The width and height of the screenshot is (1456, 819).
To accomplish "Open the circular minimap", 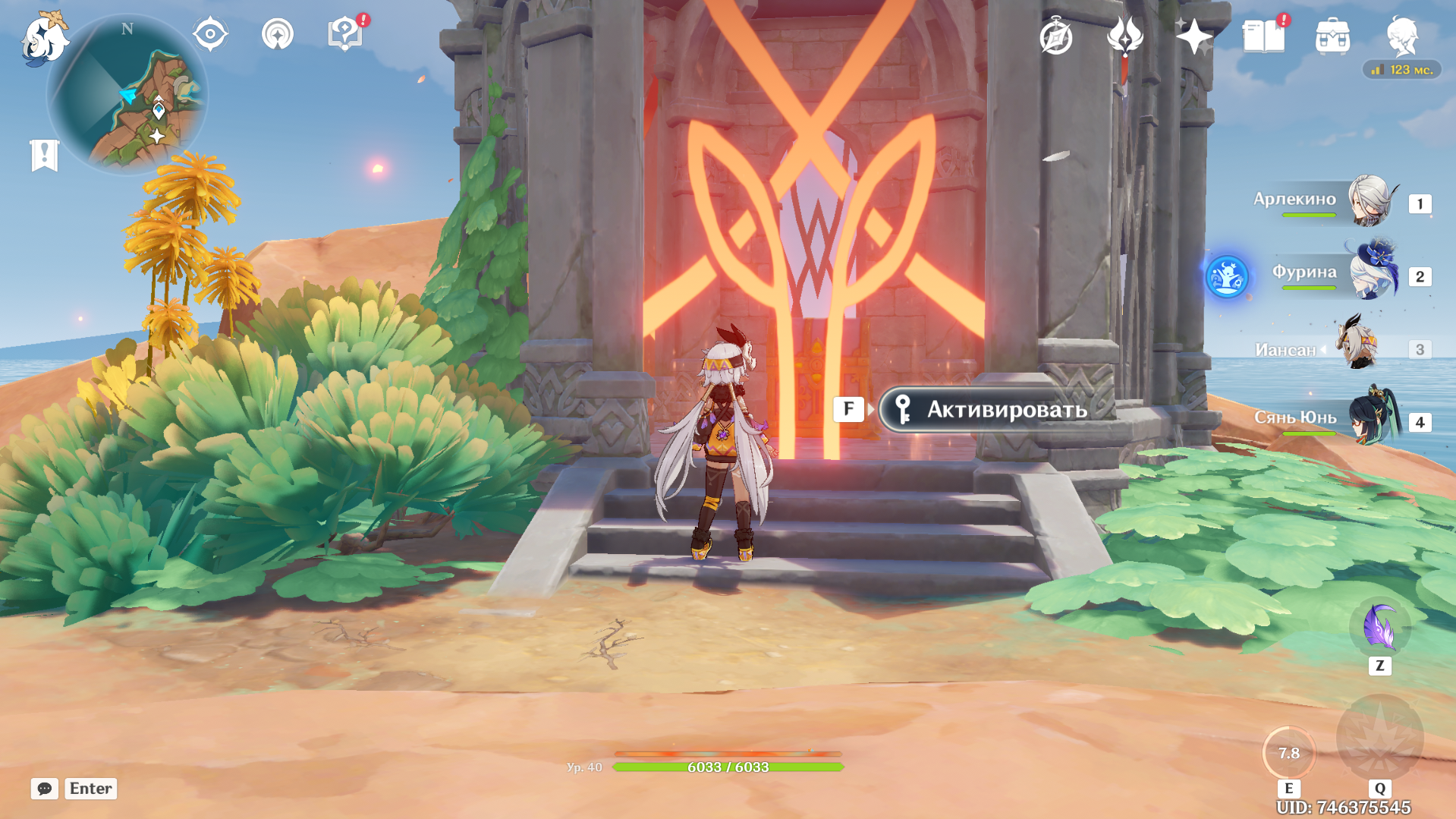I will tap(127, 96).
